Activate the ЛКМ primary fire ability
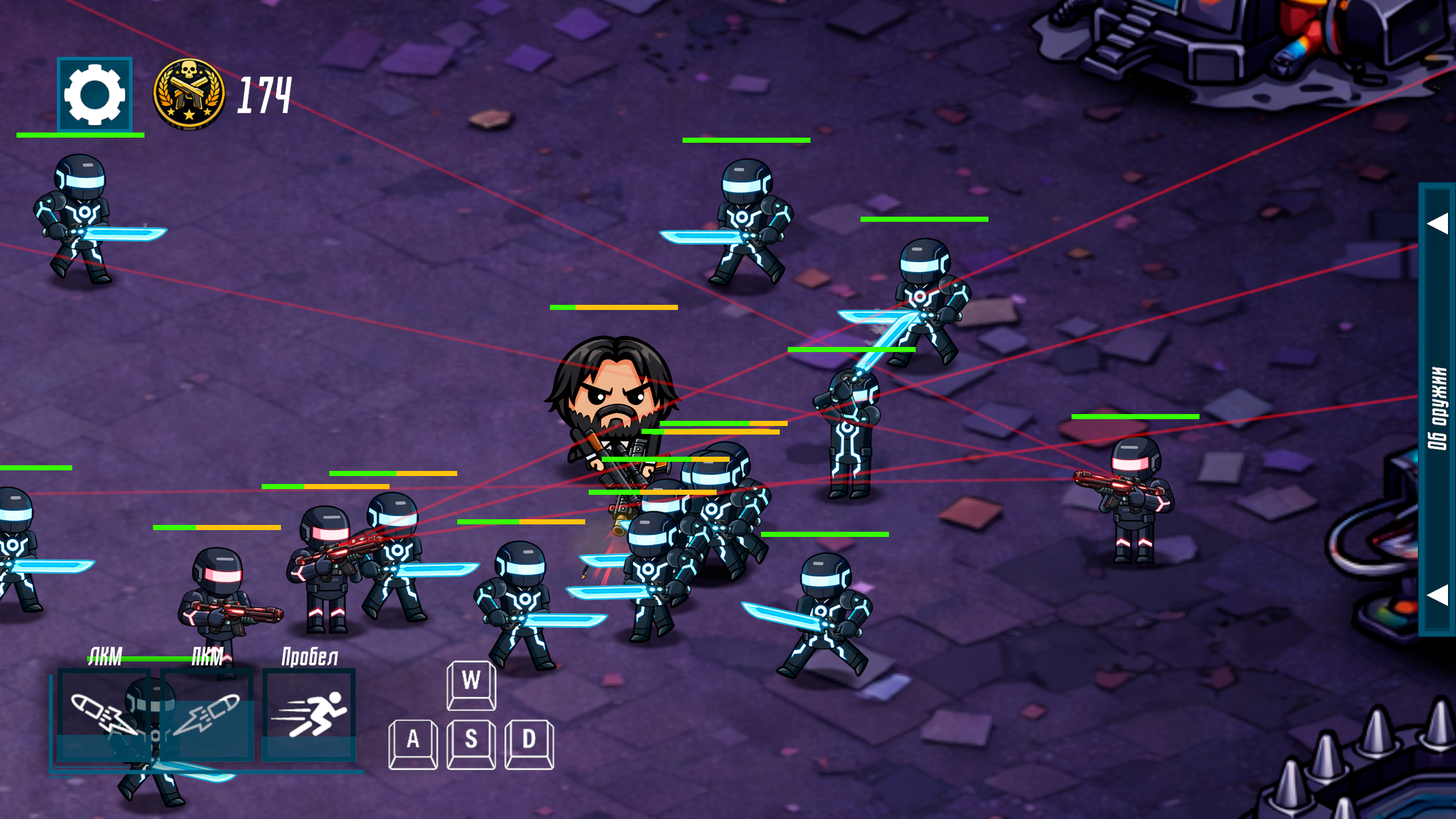Viewport: 1456px width, 819px height. [x=104, y=714]
